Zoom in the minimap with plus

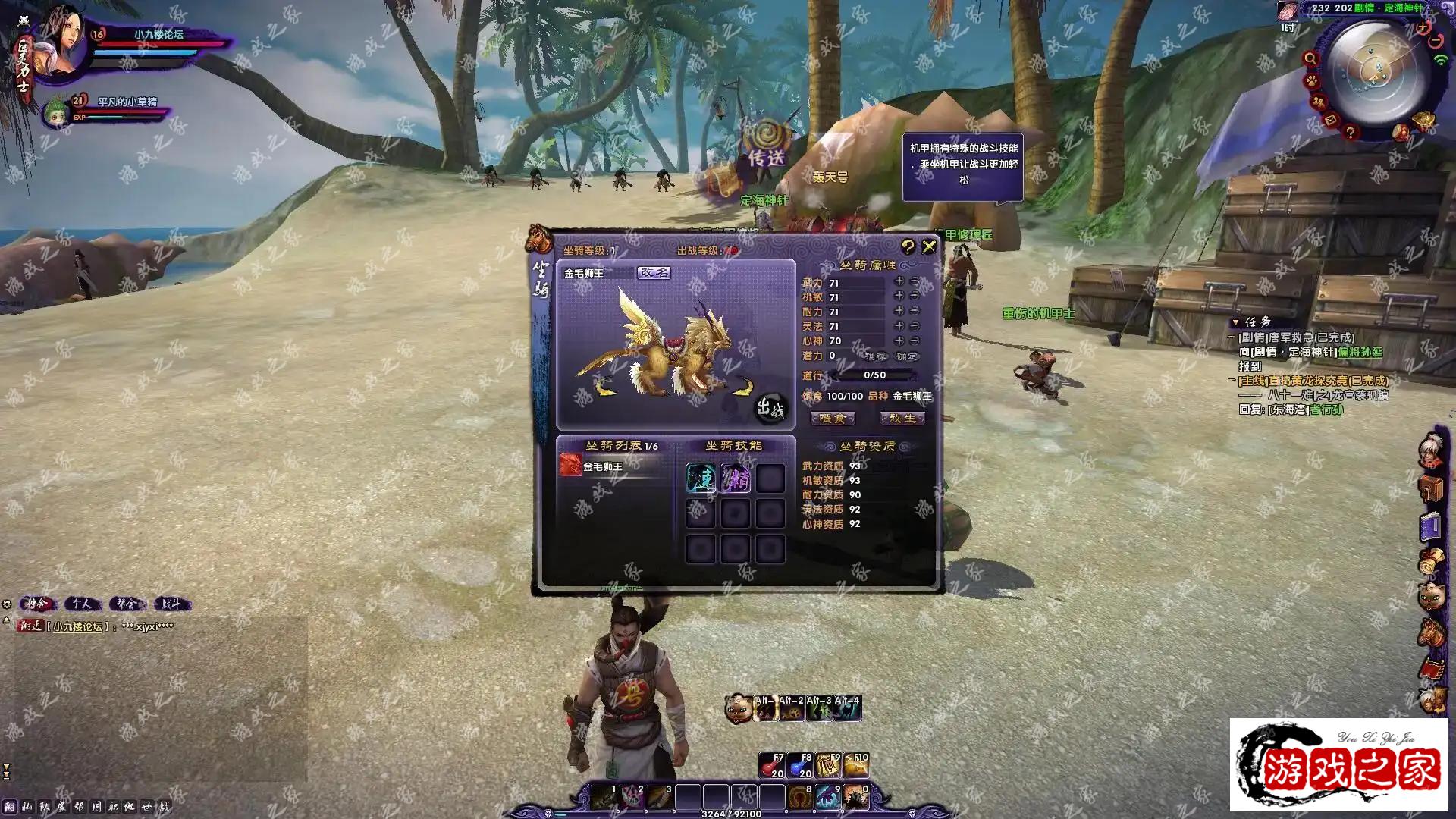(x=1423, y=28)
